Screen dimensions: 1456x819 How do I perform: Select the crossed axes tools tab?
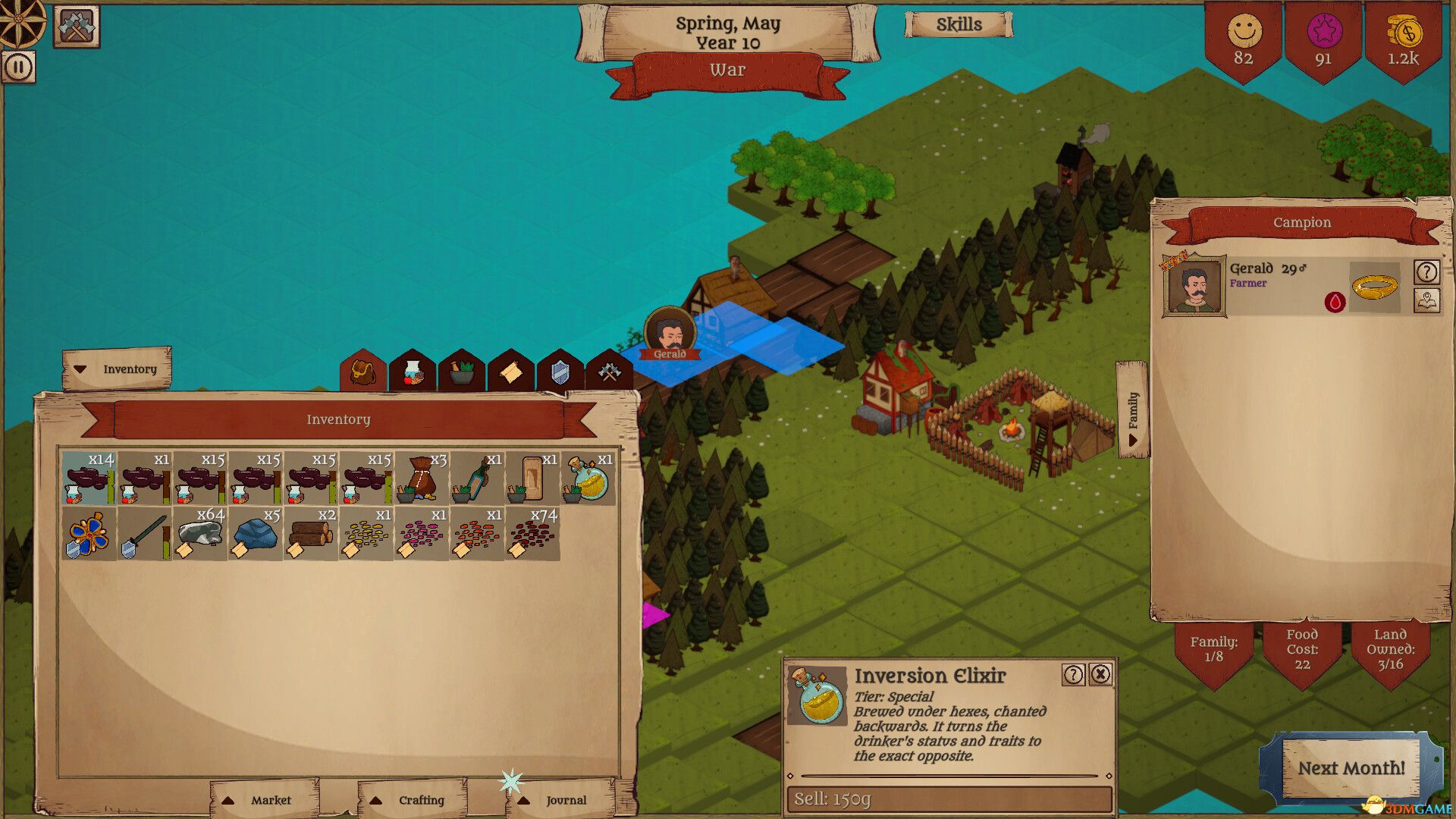609,372
